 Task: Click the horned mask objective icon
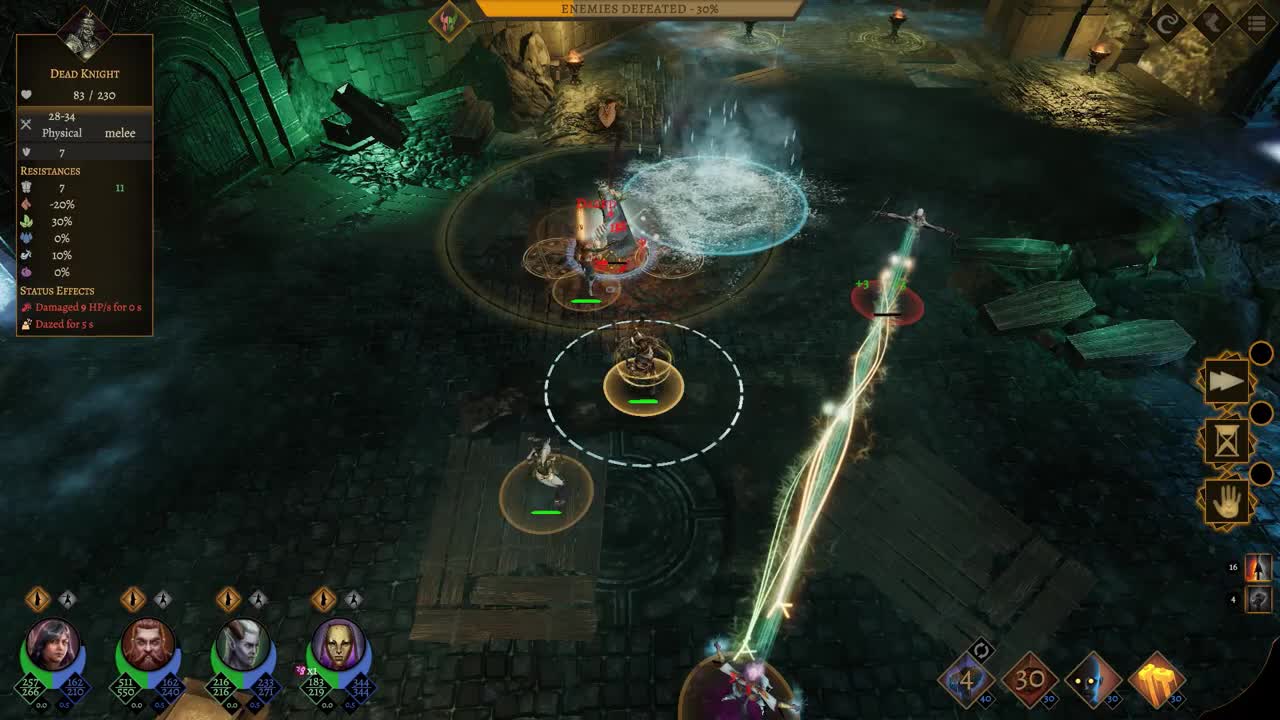coord(449,21)
